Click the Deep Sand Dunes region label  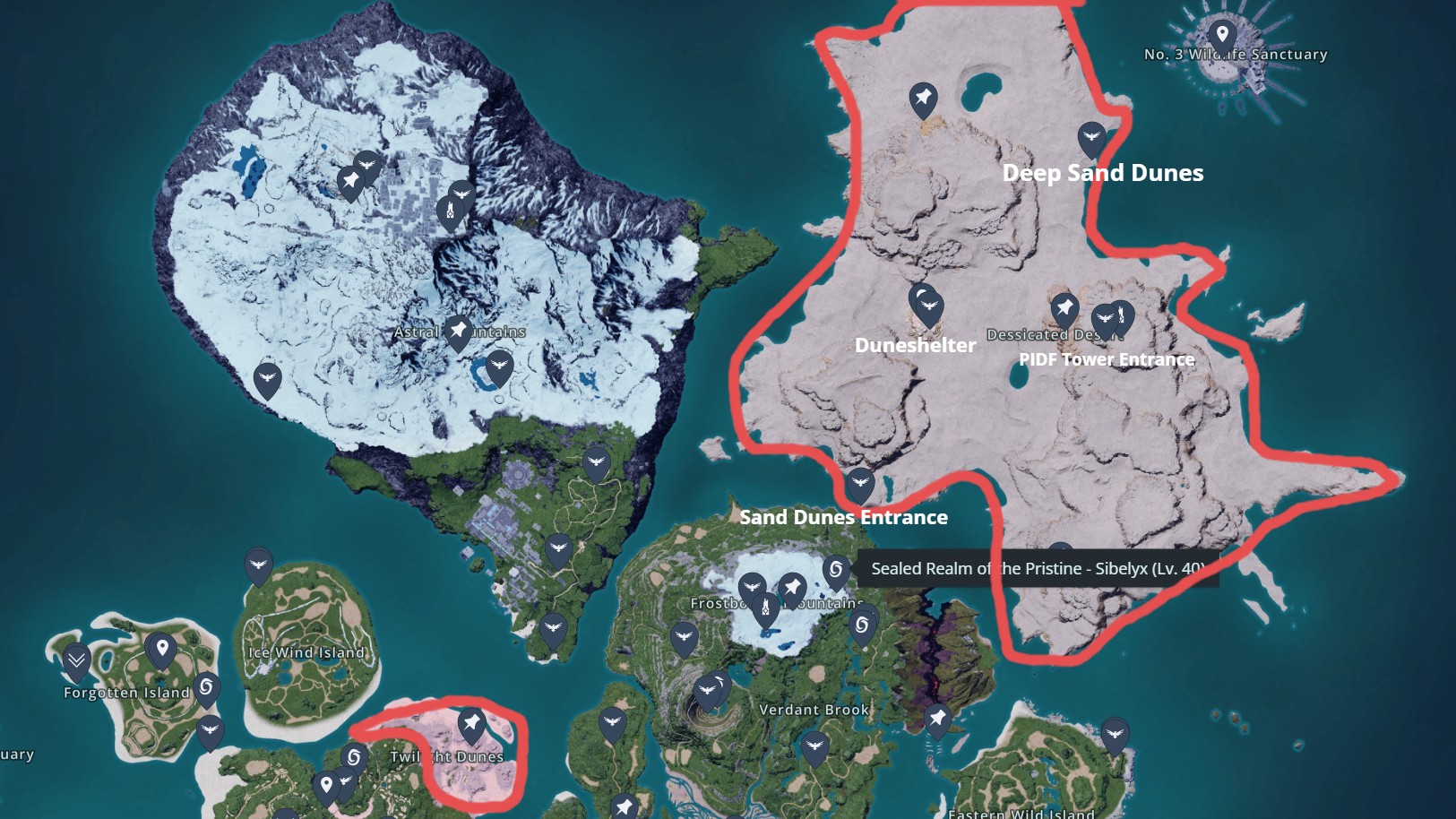[1102, 173]
